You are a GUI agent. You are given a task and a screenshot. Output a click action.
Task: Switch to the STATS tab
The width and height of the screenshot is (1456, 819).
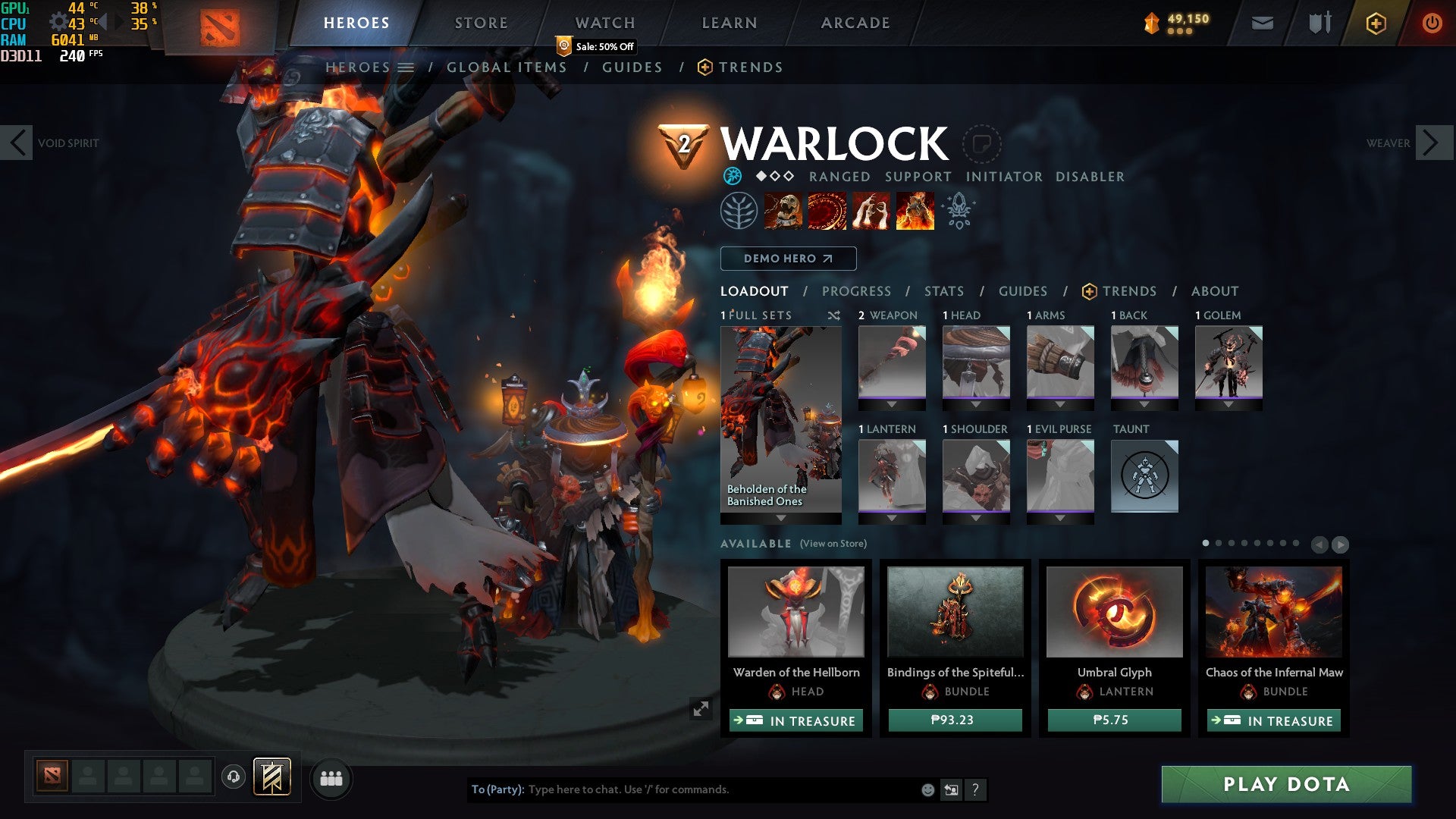click(x=943, y=290)
